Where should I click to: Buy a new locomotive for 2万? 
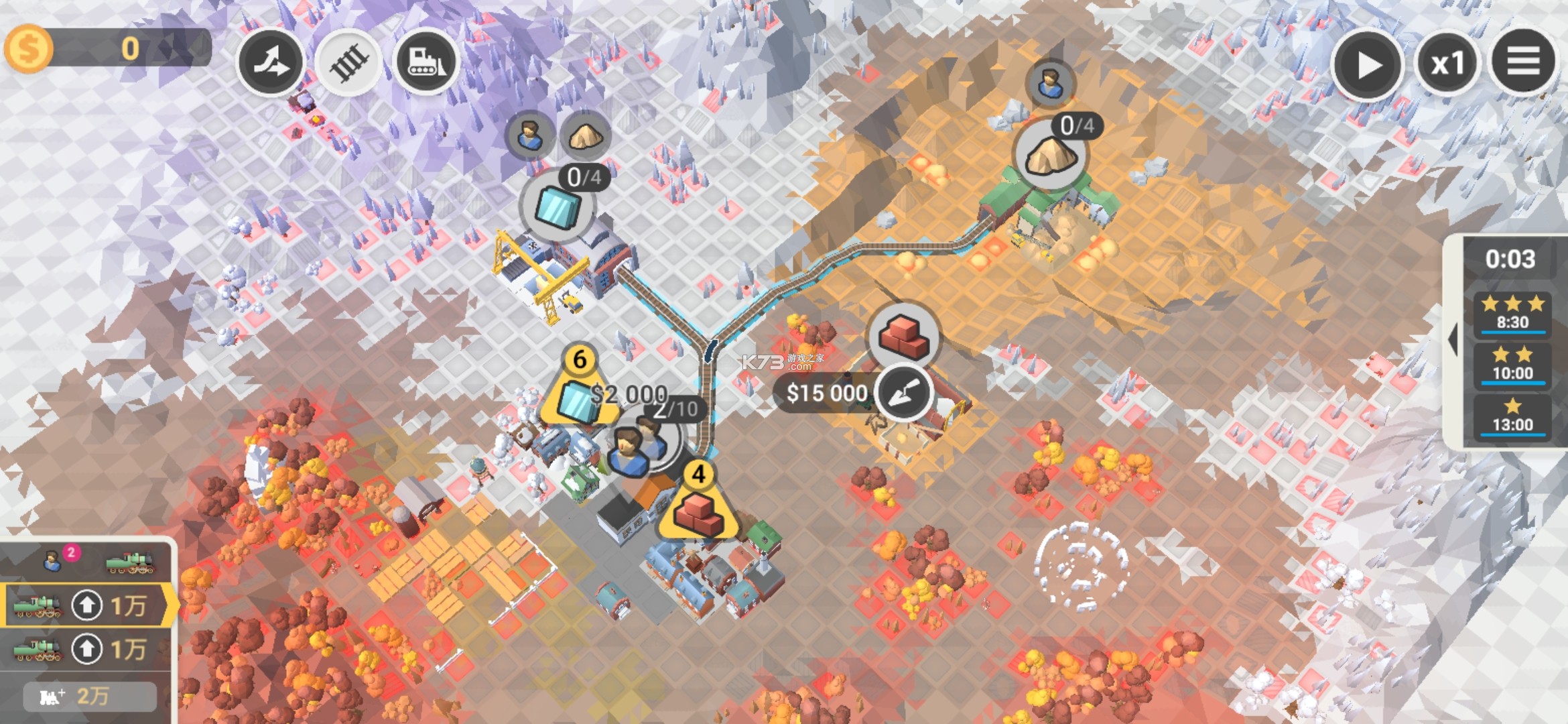tap(89, 697)
